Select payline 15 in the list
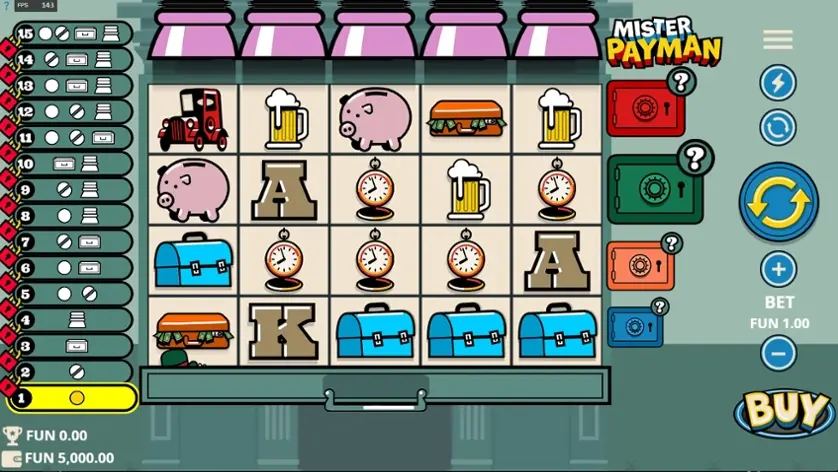Image resolution: width=838 pixels, height=472 pixels. click(x=72, y=34)
